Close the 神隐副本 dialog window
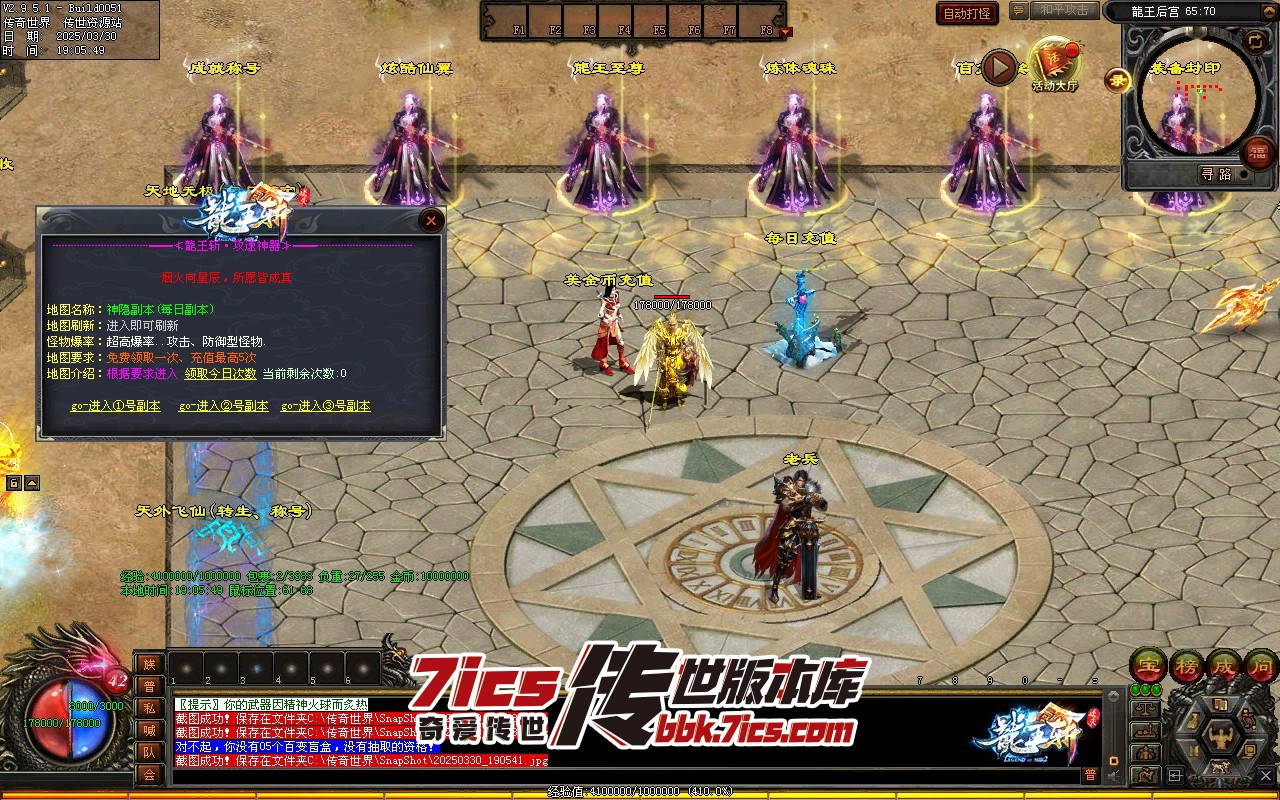The width and height of the screenshot is (1280, 800). 431,220
